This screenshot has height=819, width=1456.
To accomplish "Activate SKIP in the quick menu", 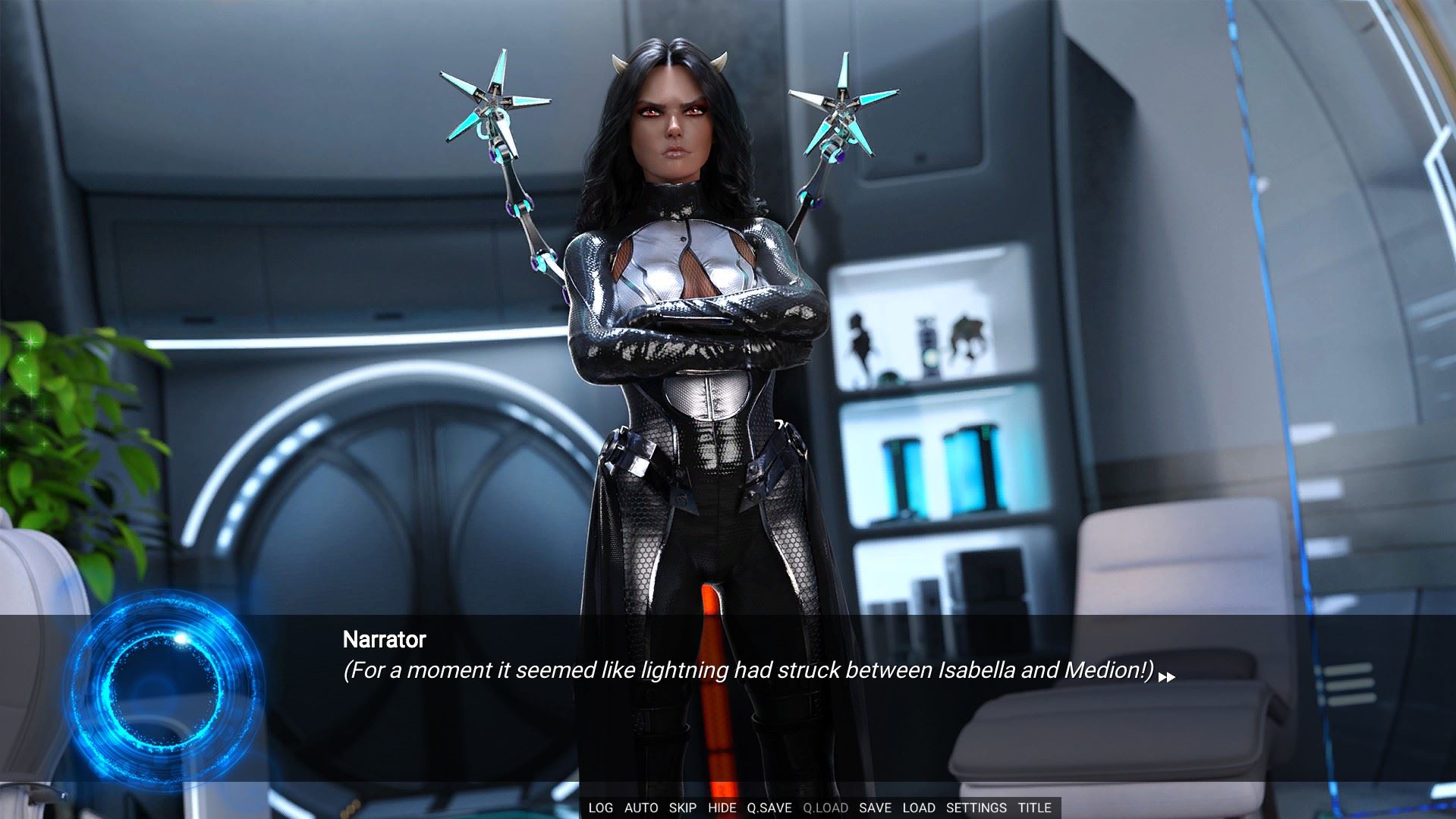I will pos(683,808).
